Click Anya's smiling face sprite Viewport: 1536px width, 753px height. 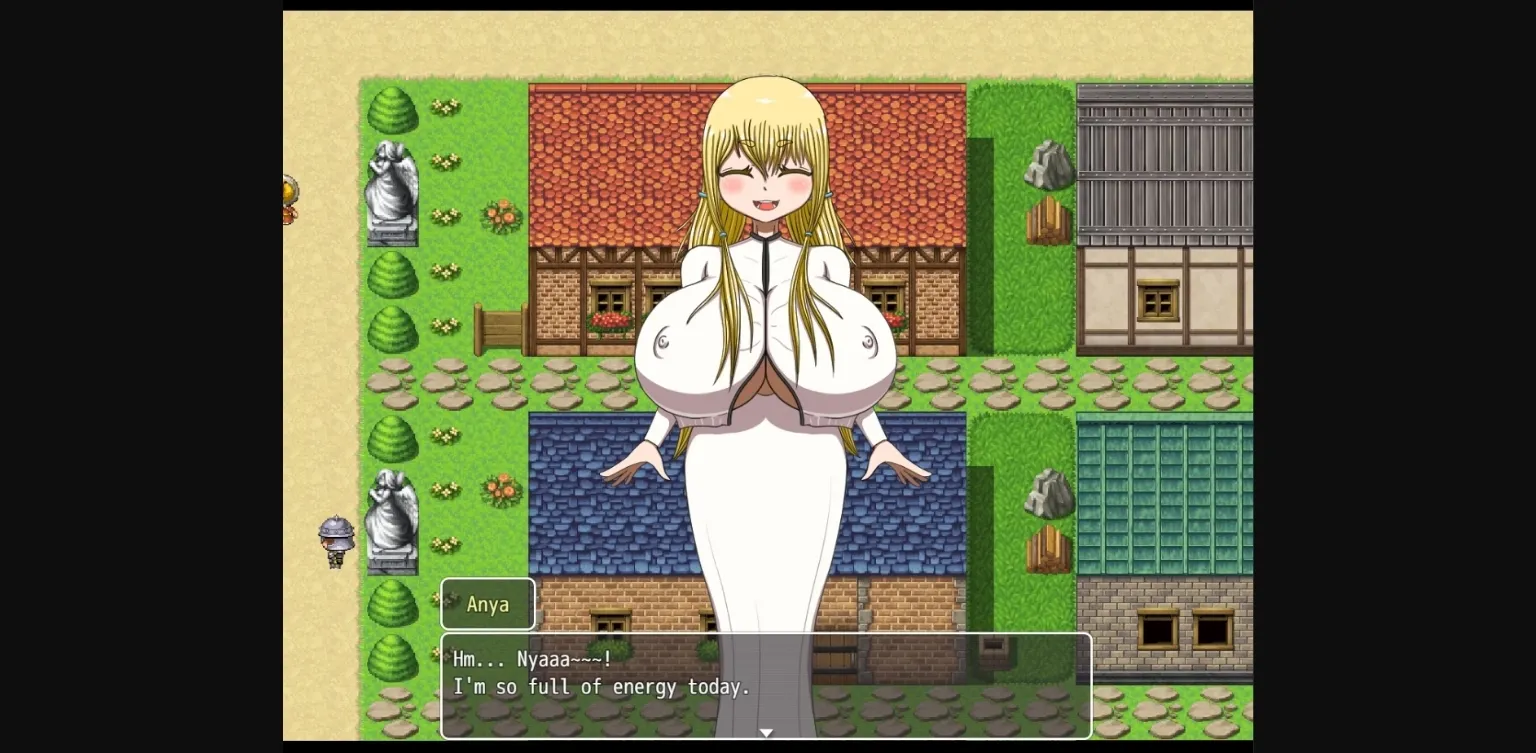(765, 175)
